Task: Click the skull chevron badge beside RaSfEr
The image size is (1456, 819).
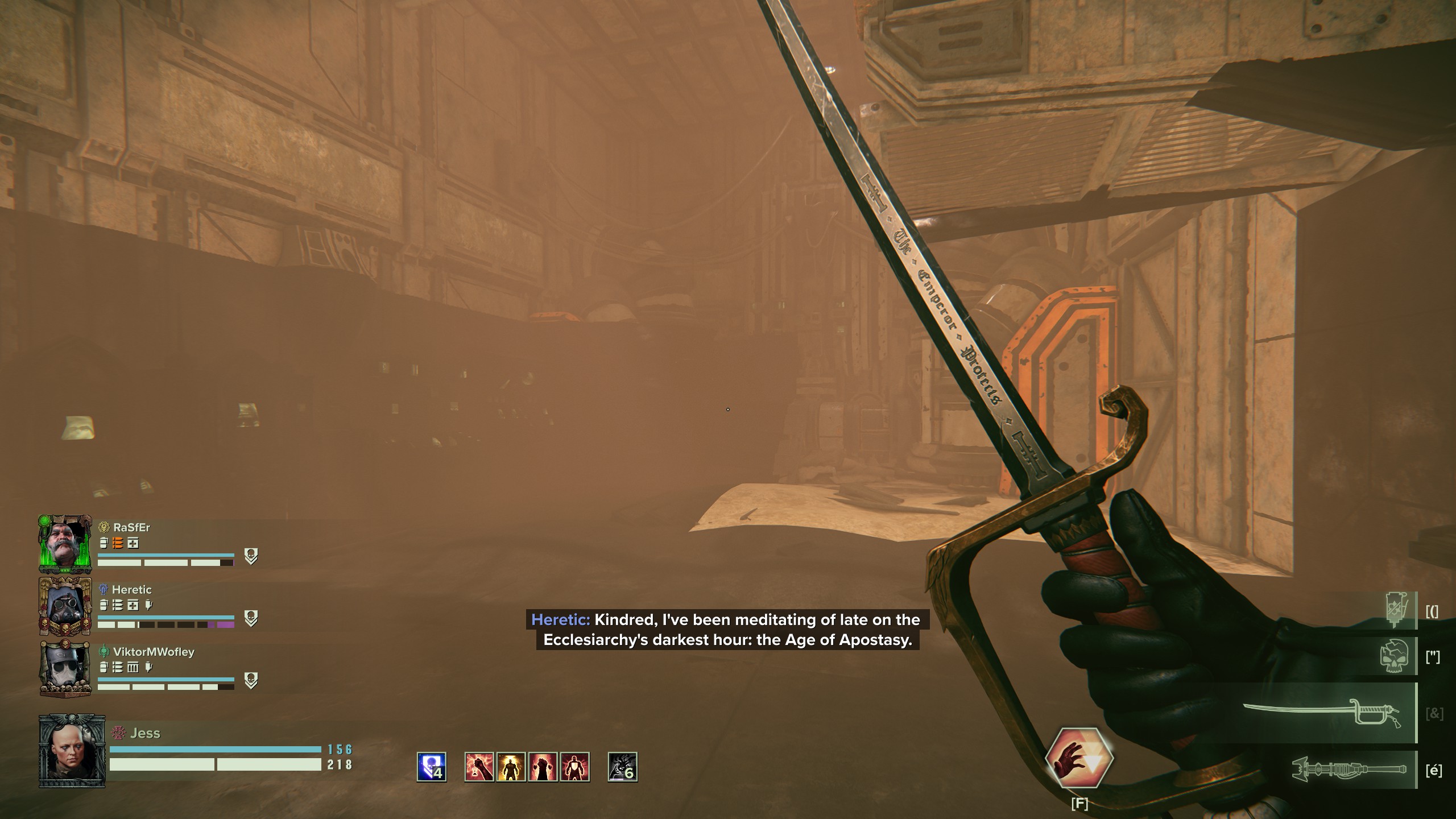Action: point(251,556)
